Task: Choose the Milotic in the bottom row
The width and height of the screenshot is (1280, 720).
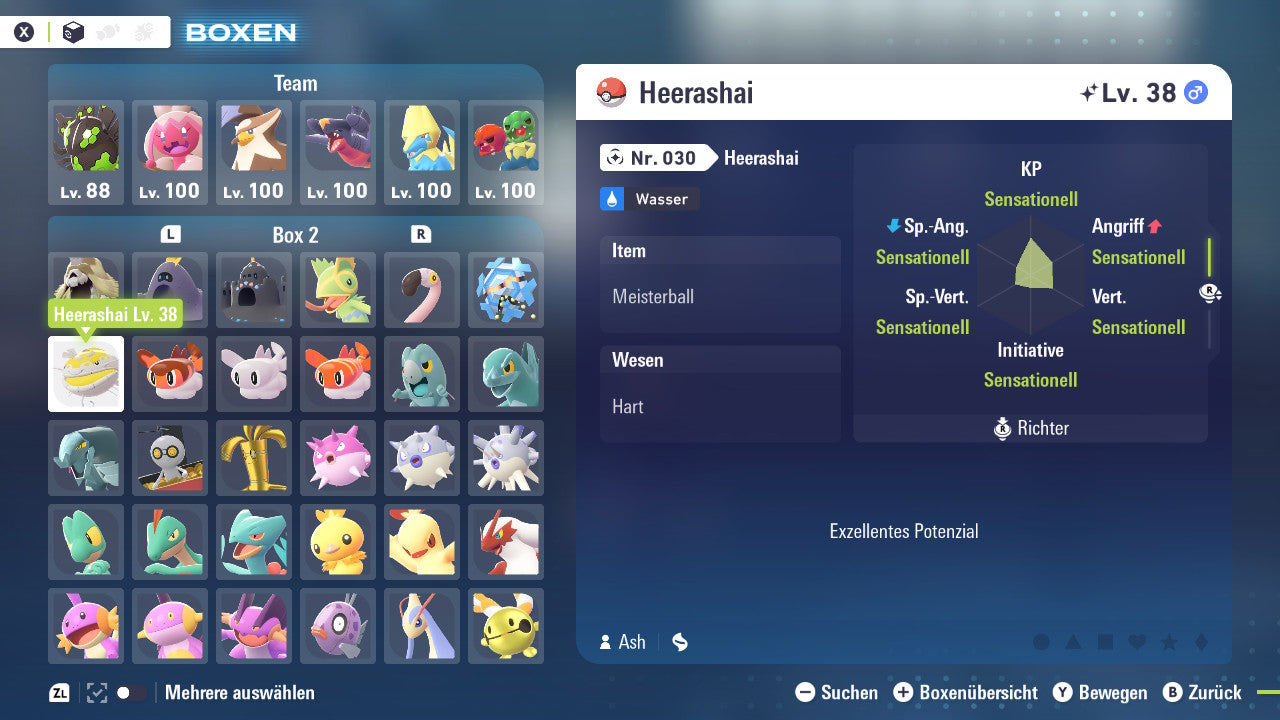Action: point(422,626)
